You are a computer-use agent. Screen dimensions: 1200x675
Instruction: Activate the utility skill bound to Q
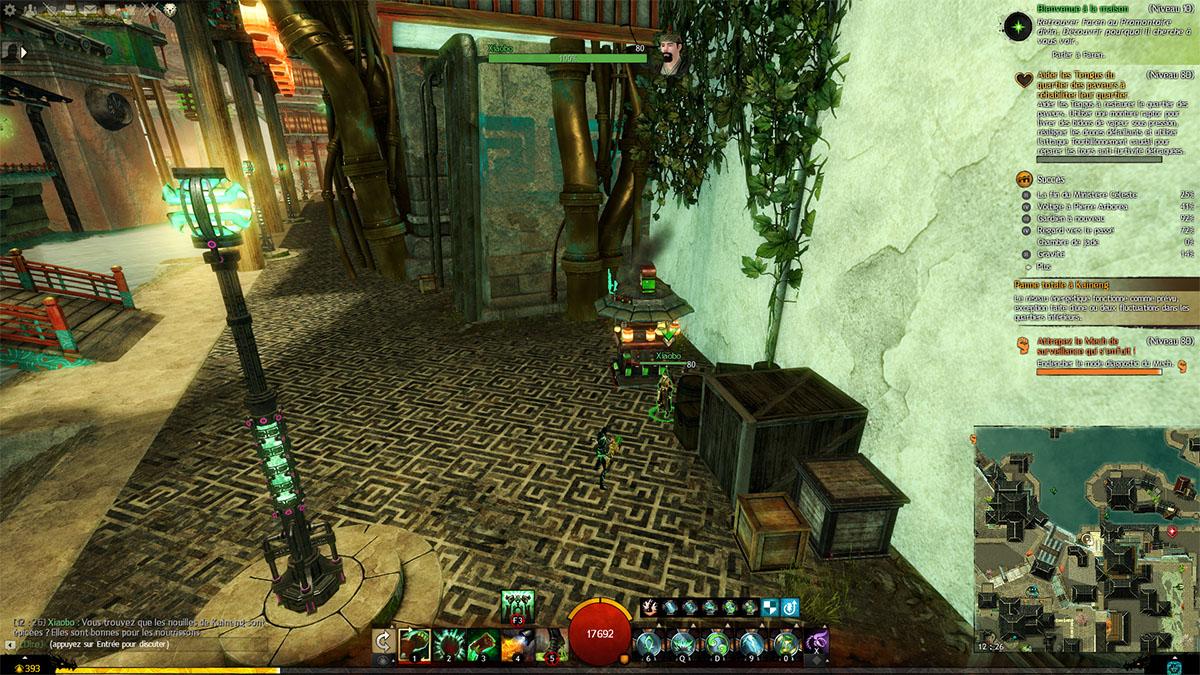pos(683,641)
